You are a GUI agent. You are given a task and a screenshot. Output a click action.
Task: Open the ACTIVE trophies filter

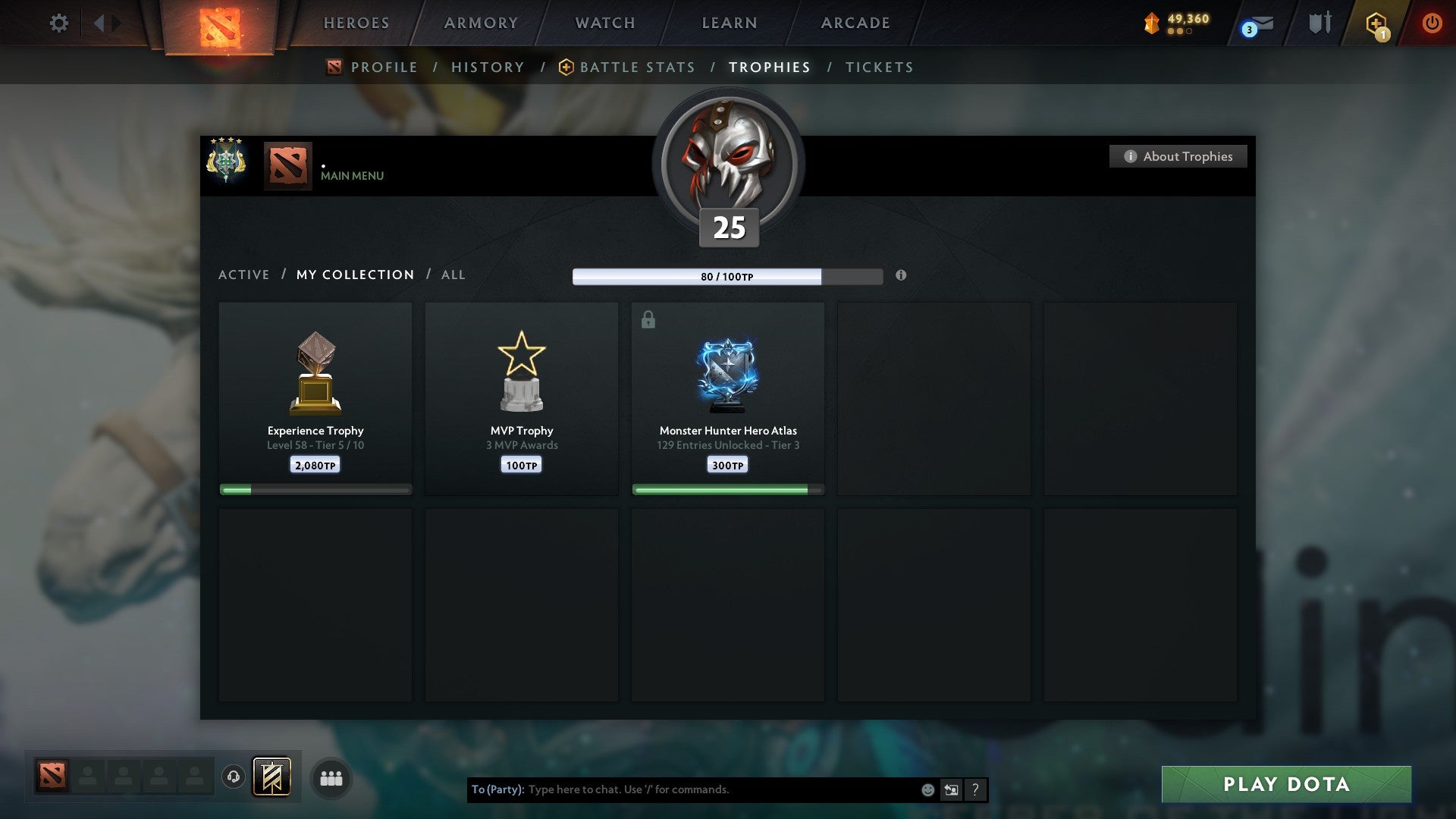244,275
